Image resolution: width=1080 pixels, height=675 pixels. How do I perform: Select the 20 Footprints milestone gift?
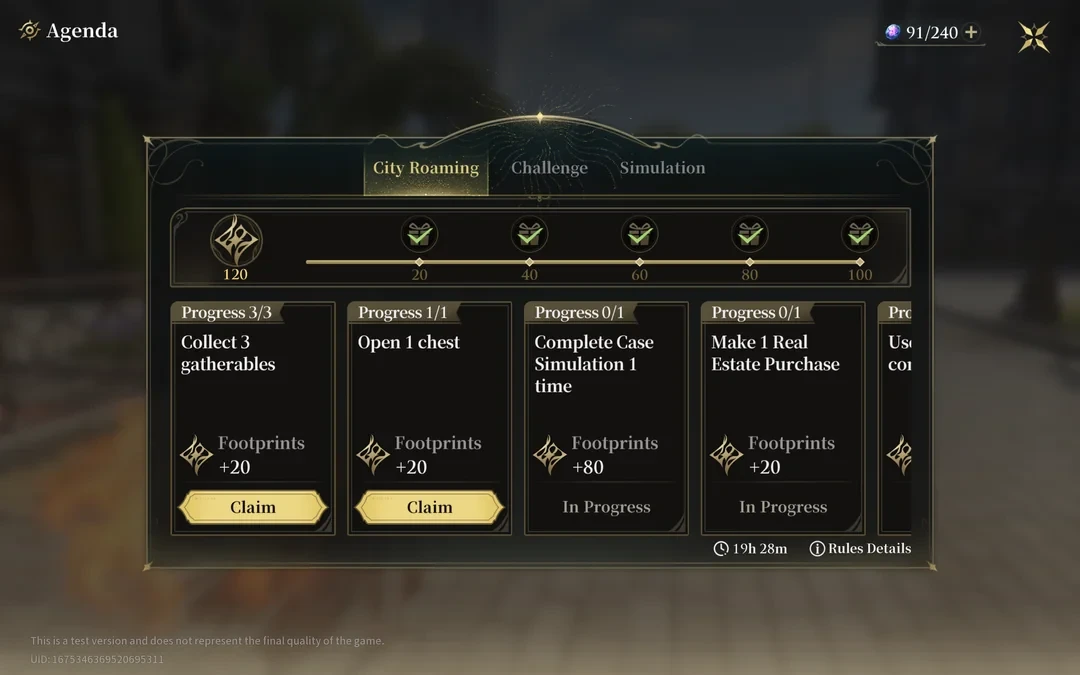coord(419,236)
